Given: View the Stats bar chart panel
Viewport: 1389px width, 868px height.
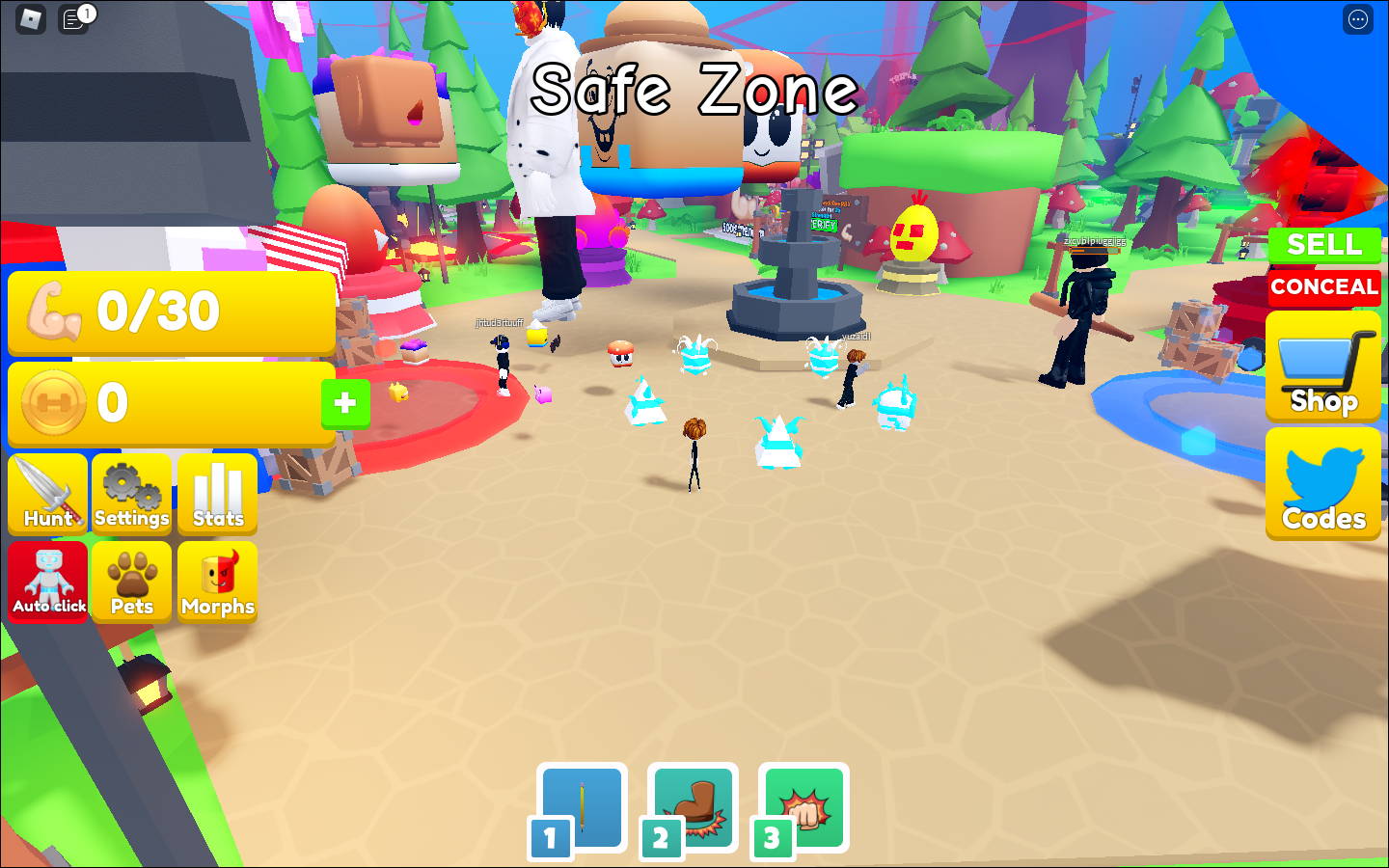Looking at the screenshot, I should point(217,494).
